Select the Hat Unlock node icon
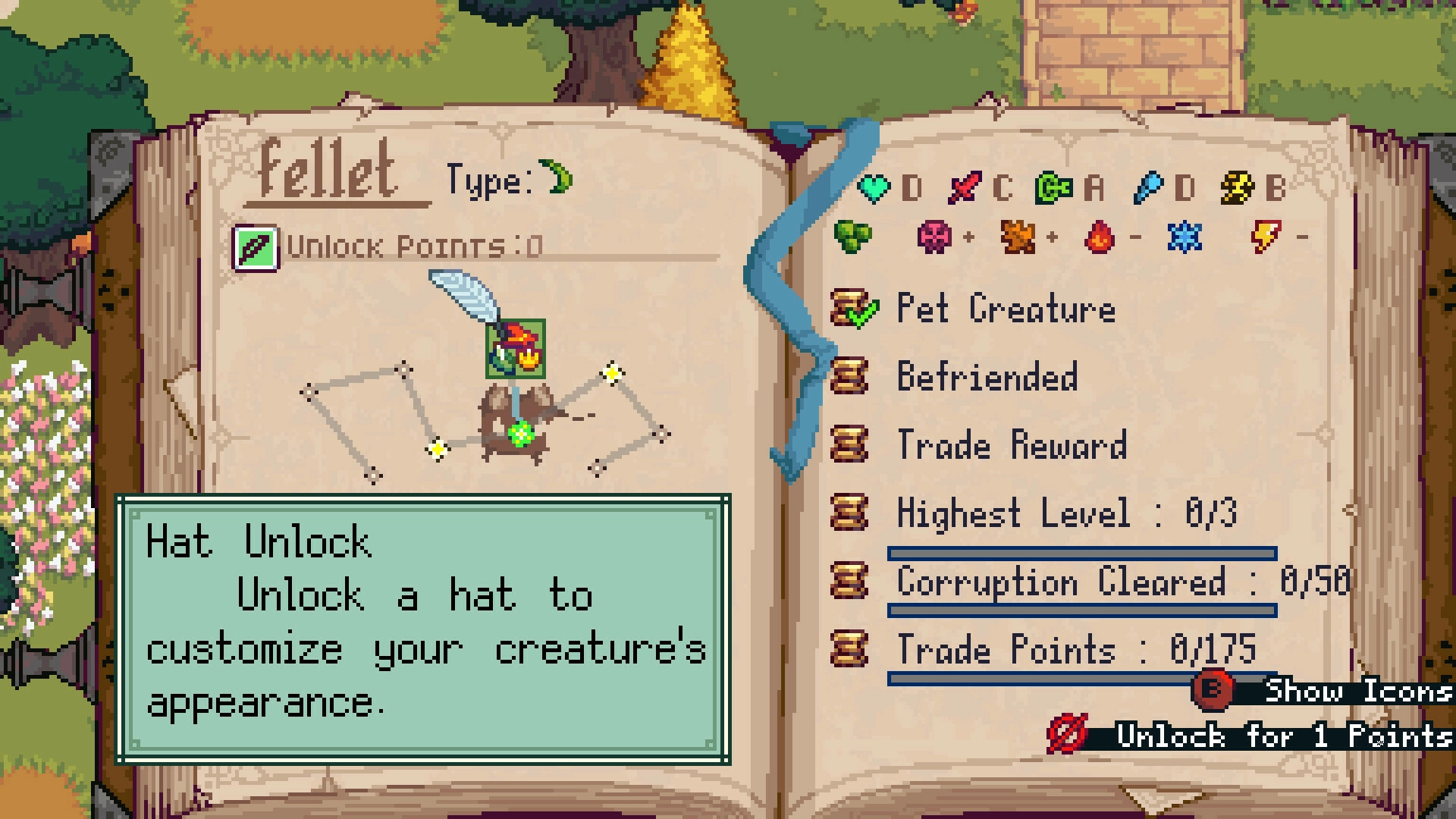Viewport: 1456px width, 819px height. tap(516, 349)
